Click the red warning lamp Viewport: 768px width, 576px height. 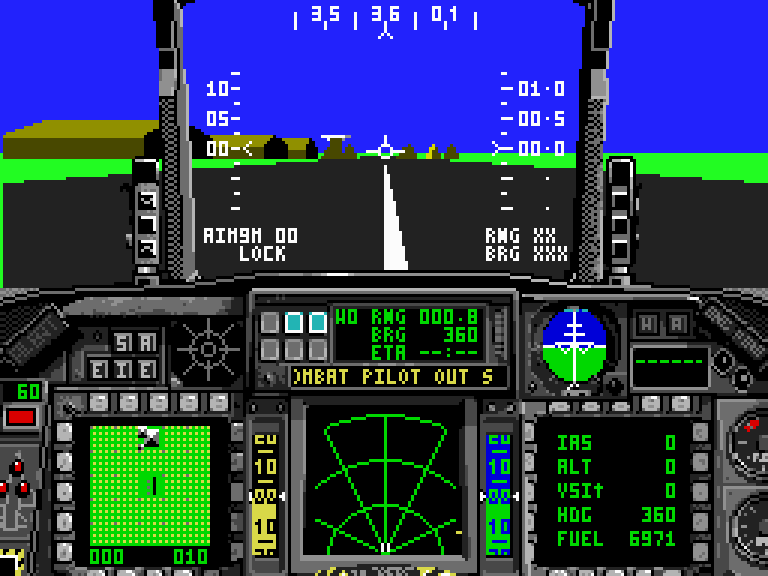(21, 416)
